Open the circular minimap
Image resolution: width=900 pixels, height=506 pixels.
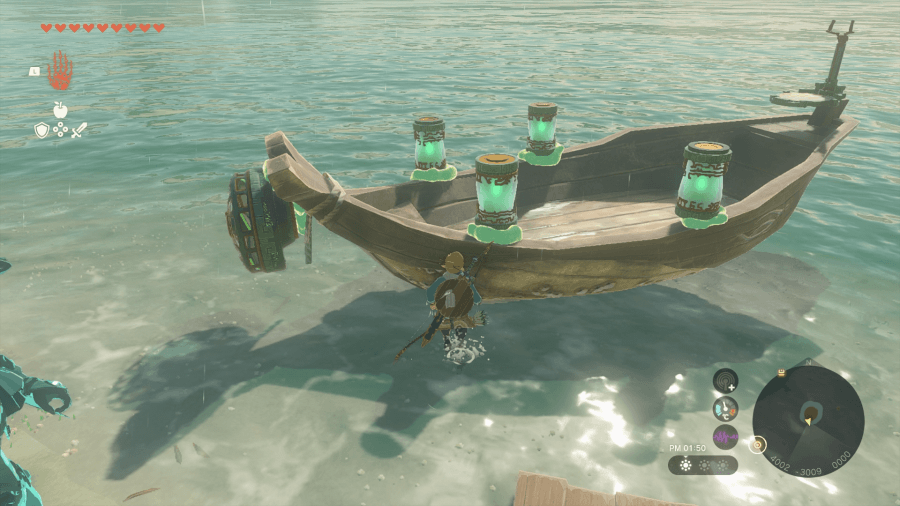pos(808,420)
